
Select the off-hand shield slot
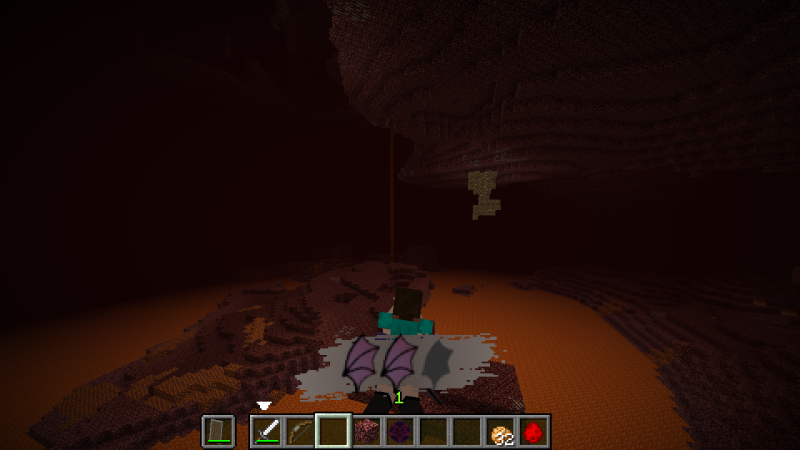[x=218, y=431]
